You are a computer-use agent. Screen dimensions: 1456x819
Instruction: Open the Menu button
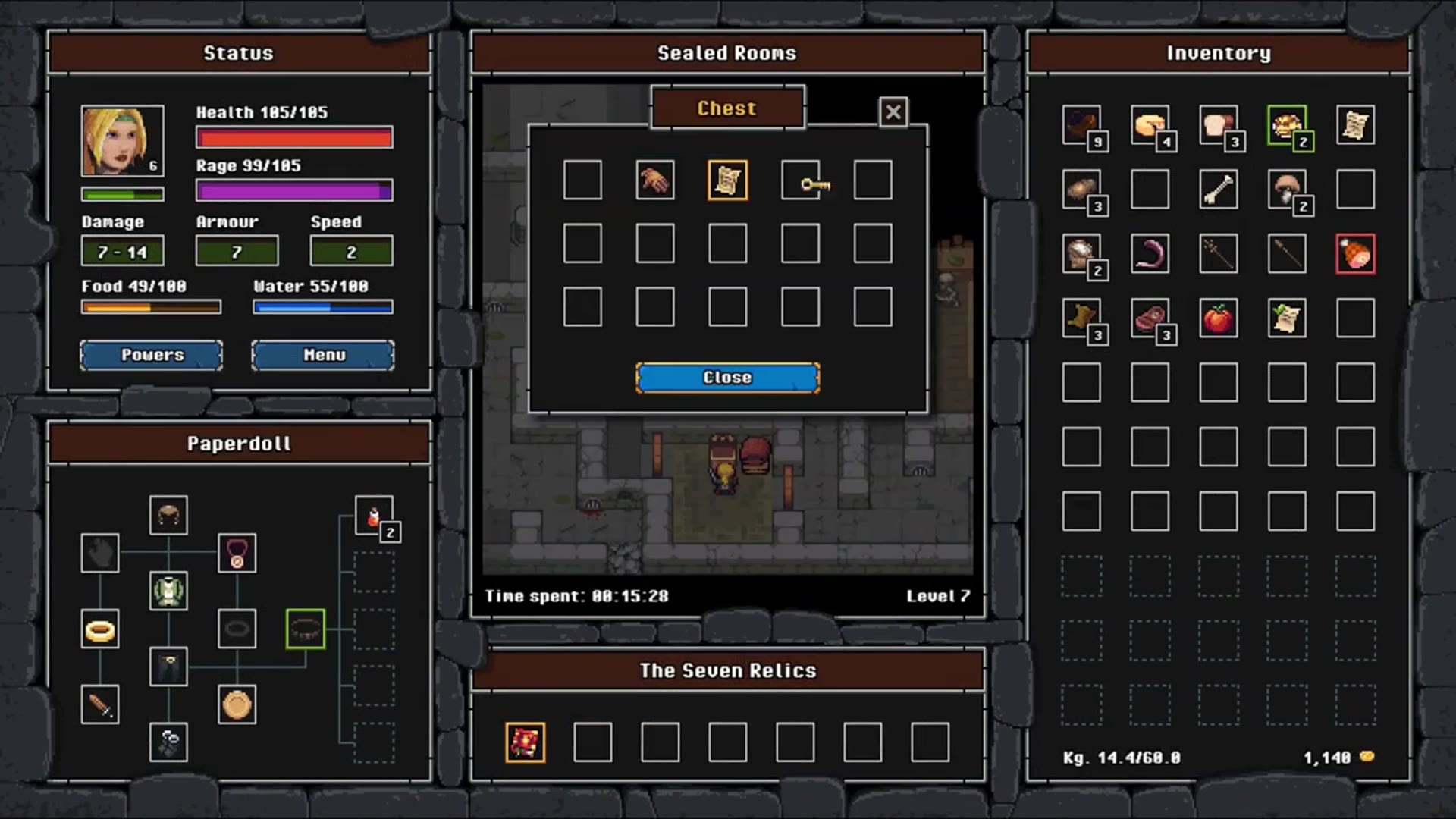(323, 355)
